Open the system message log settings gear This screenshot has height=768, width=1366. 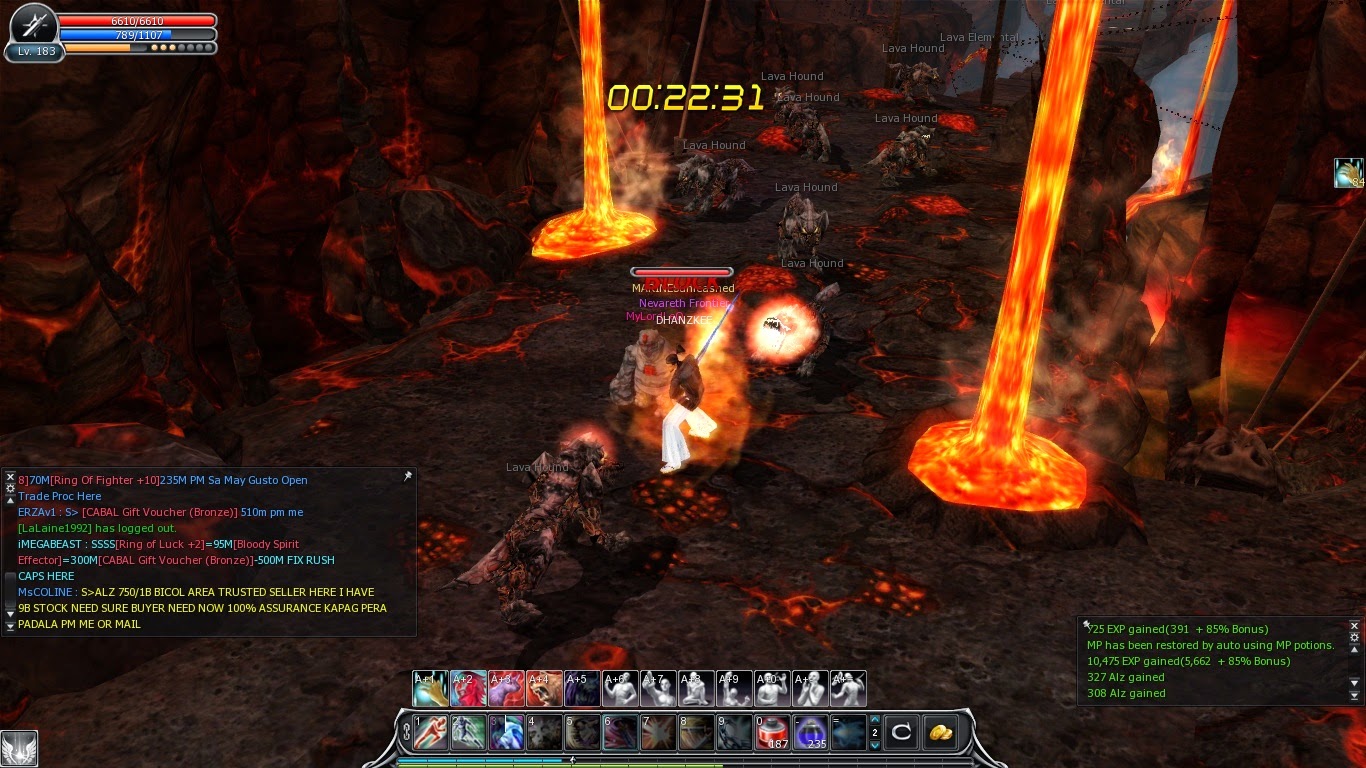pyautogui.click(x=1355, y=637)
